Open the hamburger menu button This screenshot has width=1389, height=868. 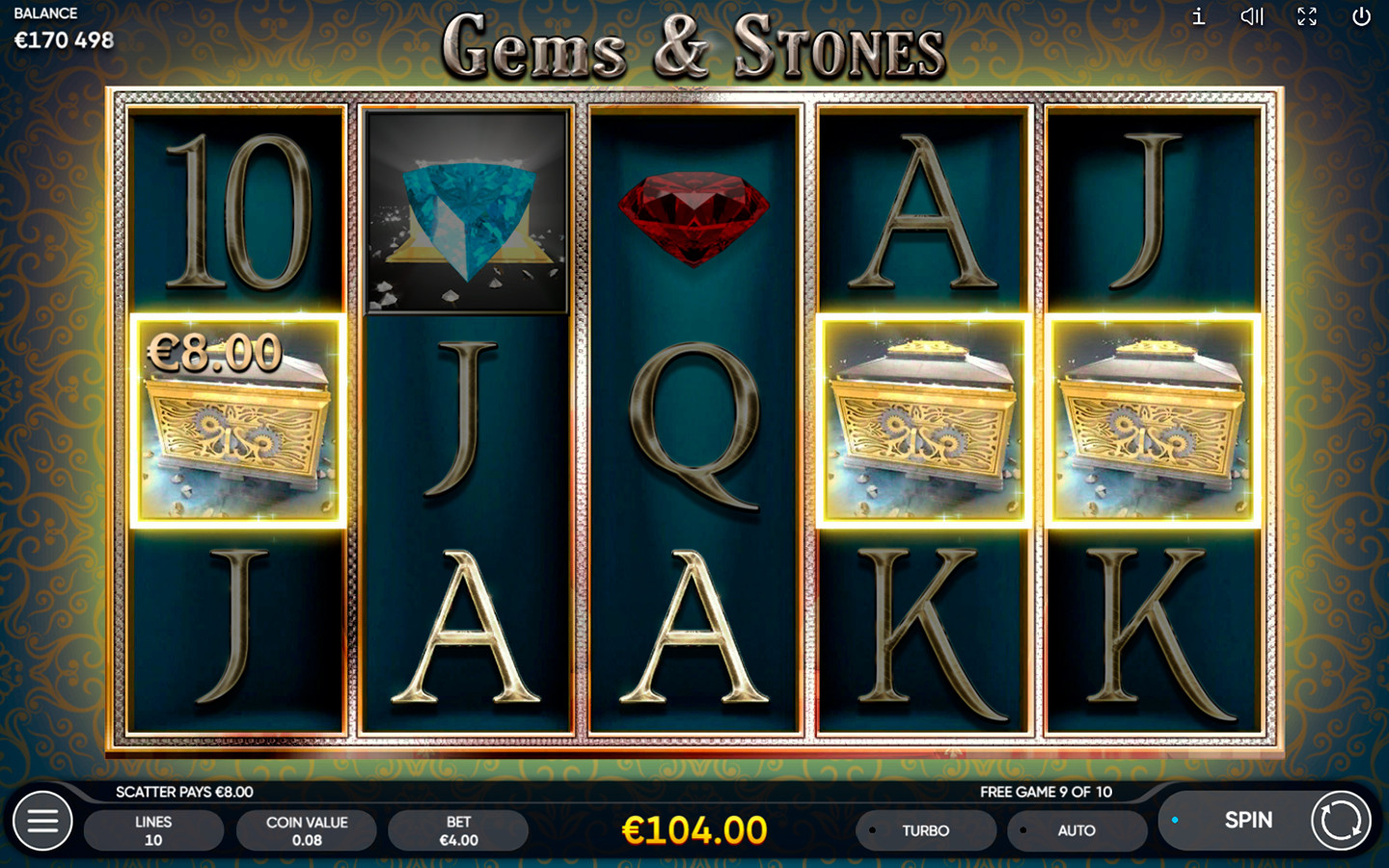point(42,821)
